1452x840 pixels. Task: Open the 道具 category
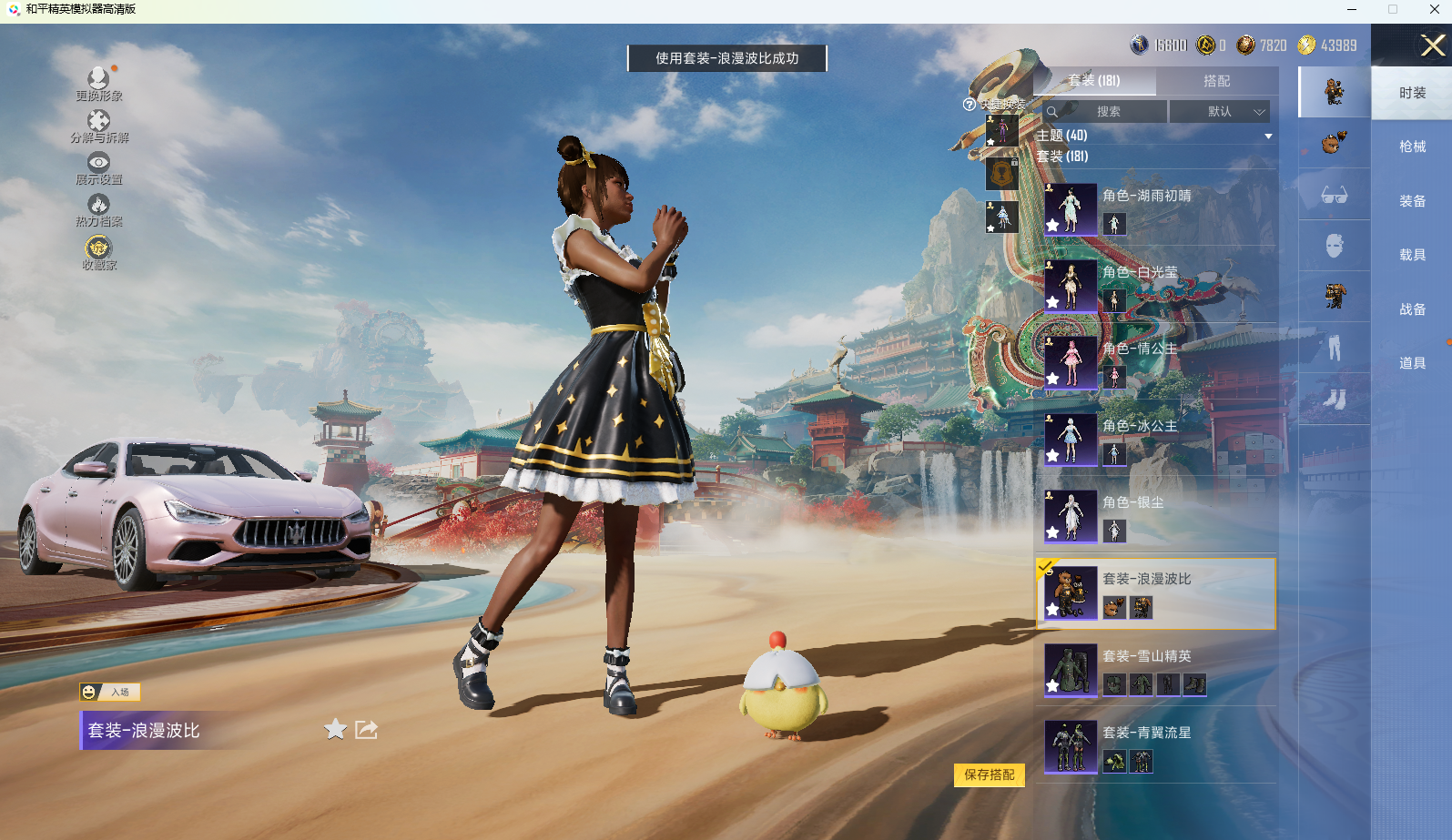(1412, 363)
